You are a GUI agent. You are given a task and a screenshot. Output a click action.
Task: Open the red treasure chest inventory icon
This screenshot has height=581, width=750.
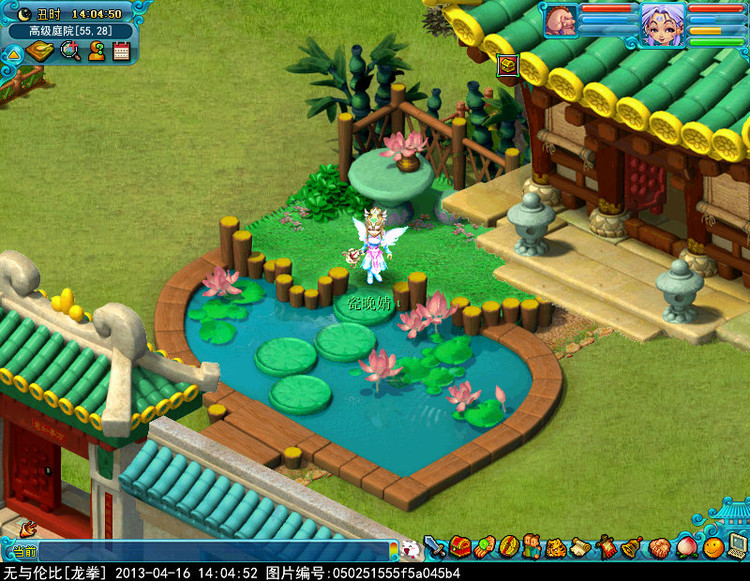point(460,548)
